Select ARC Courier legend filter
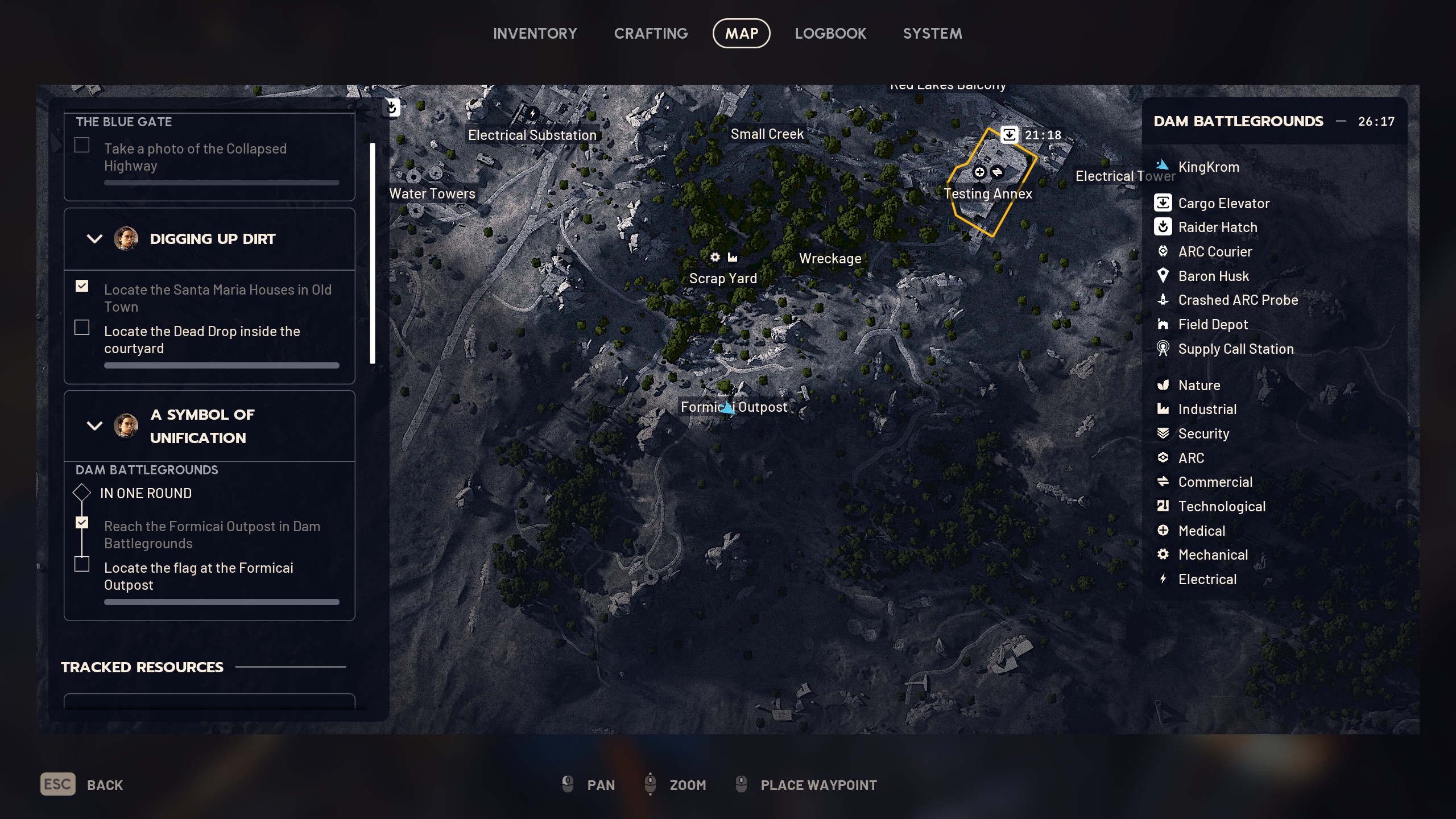This screenshot has height=819, width=1456. tap(1214, 252)
